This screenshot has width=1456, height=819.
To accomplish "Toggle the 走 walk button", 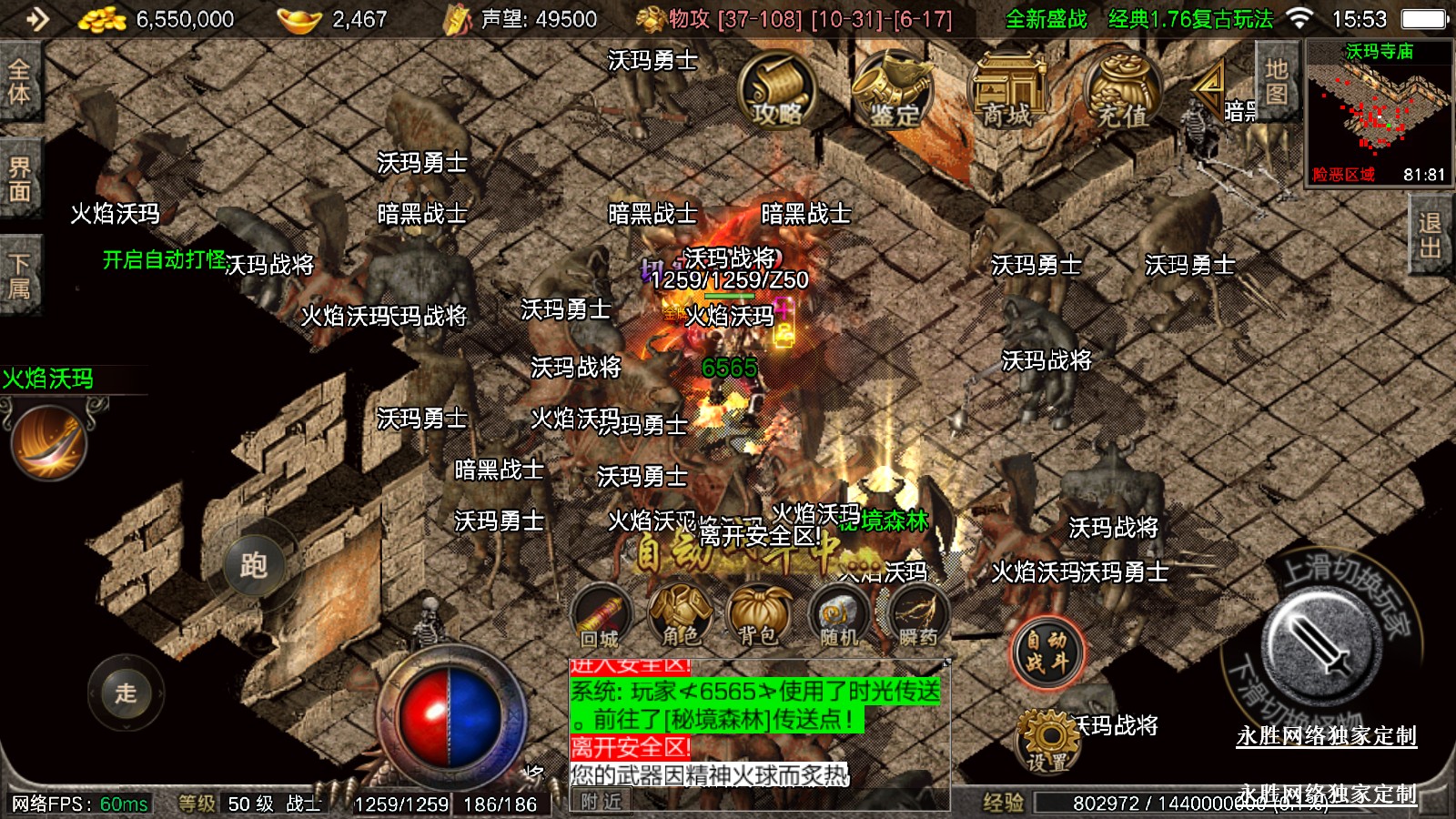I will (x=126, y=693).
